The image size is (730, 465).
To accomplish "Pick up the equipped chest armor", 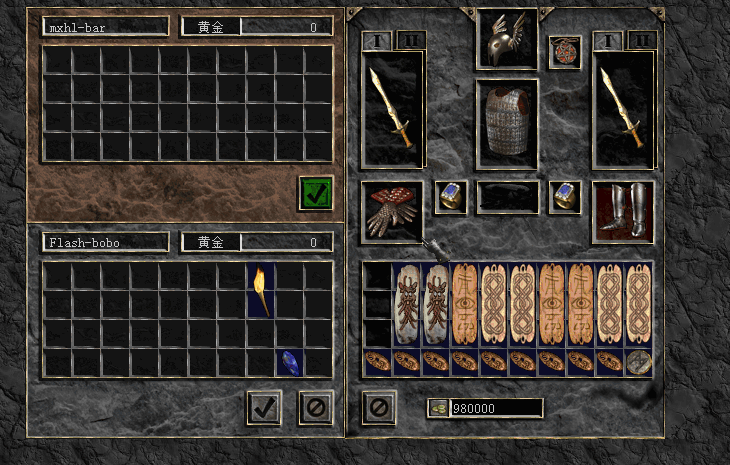I will (506, 118).
